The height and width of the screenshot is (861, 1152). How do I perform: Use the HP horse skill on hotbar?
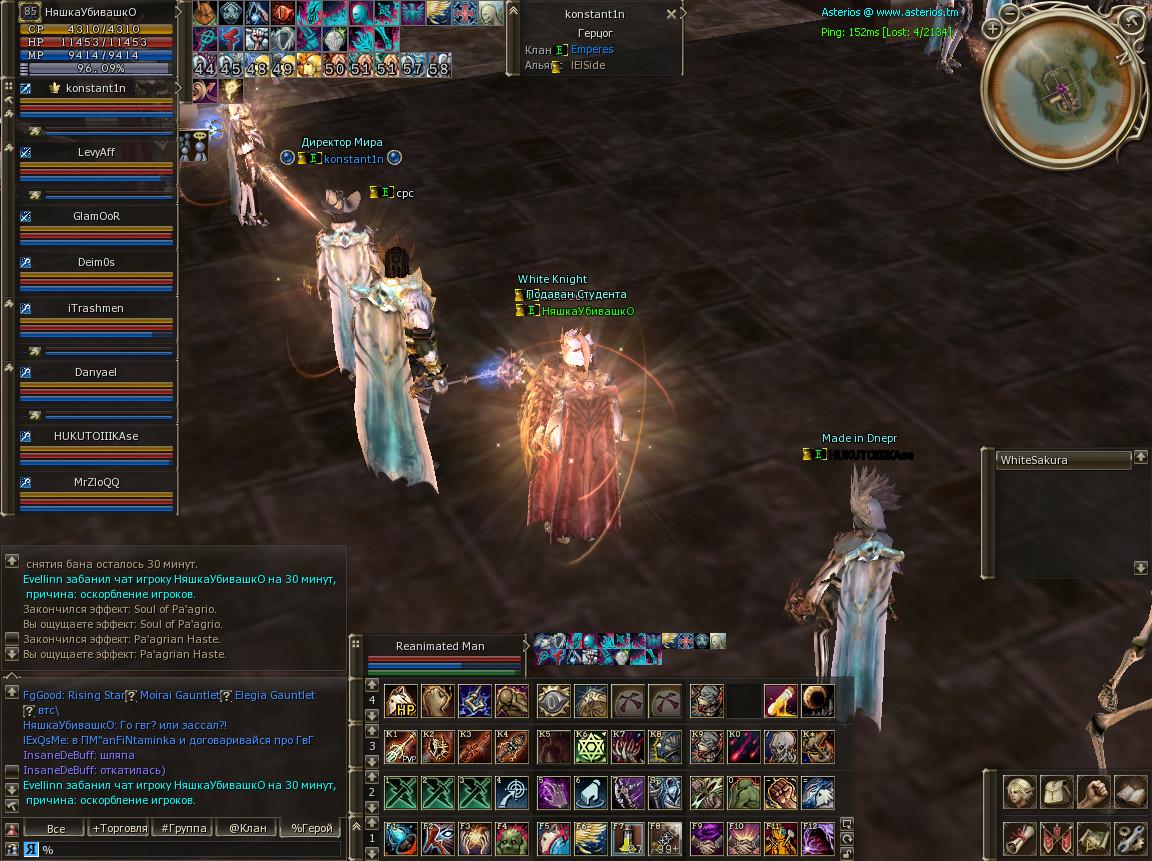click(401, 700)
